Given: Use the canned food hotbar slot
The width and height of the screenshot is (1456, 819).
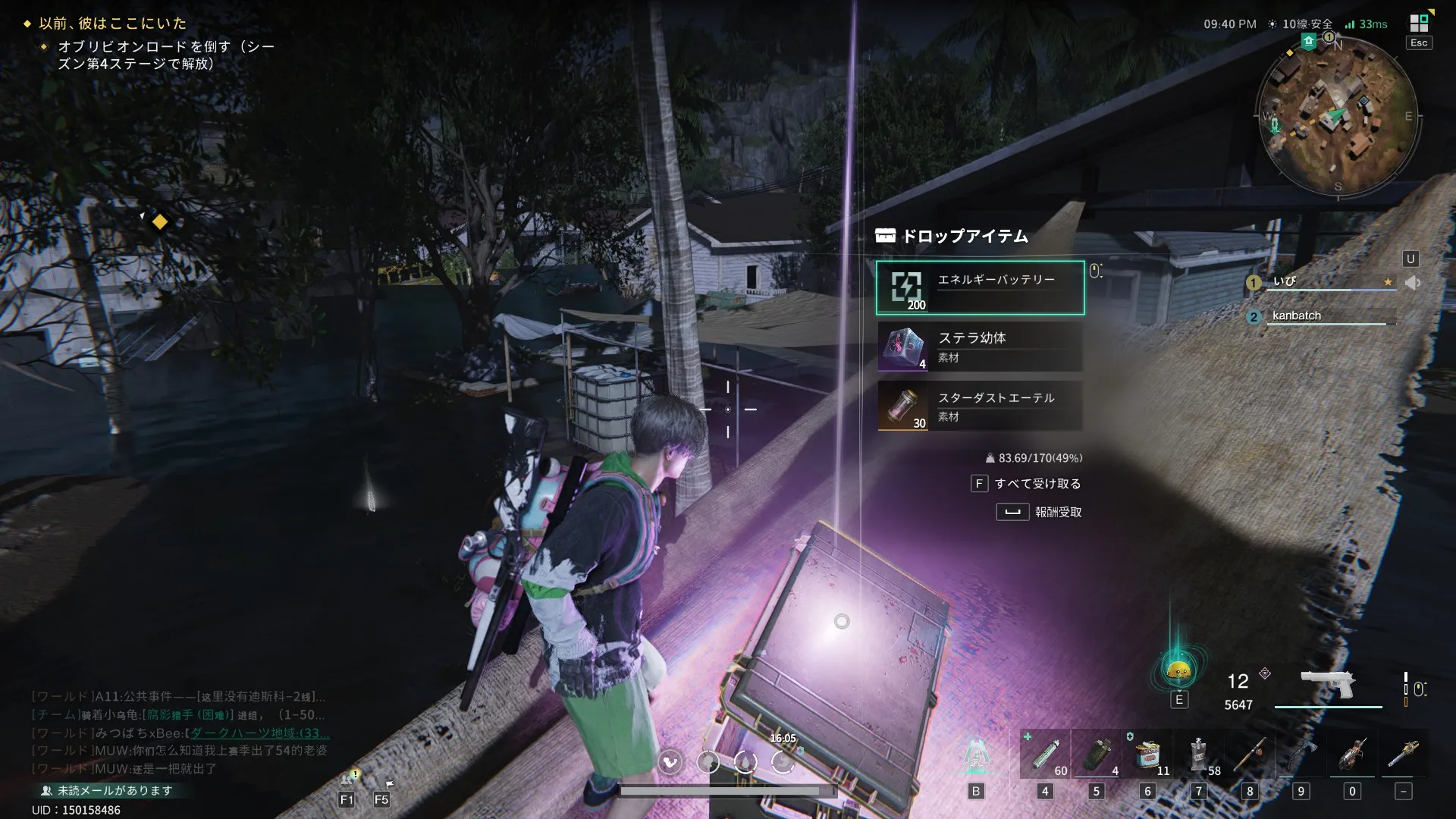Looking at the screenshot, I should (x=1147, y=755).
